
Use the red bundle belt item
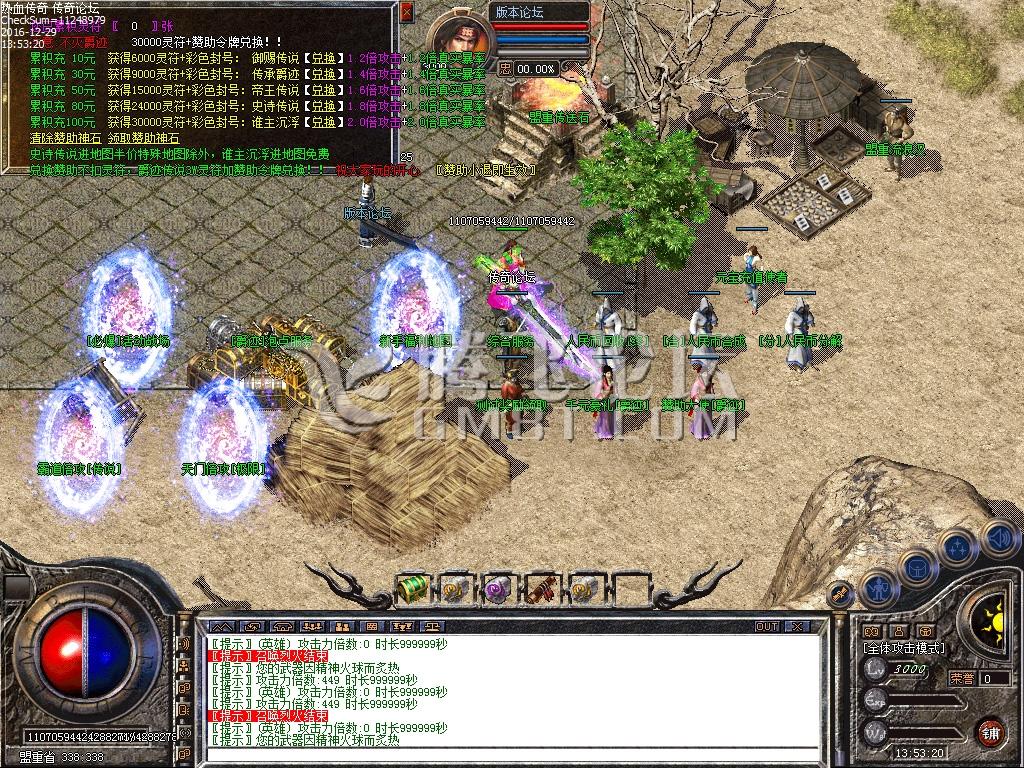click(541, 589)
